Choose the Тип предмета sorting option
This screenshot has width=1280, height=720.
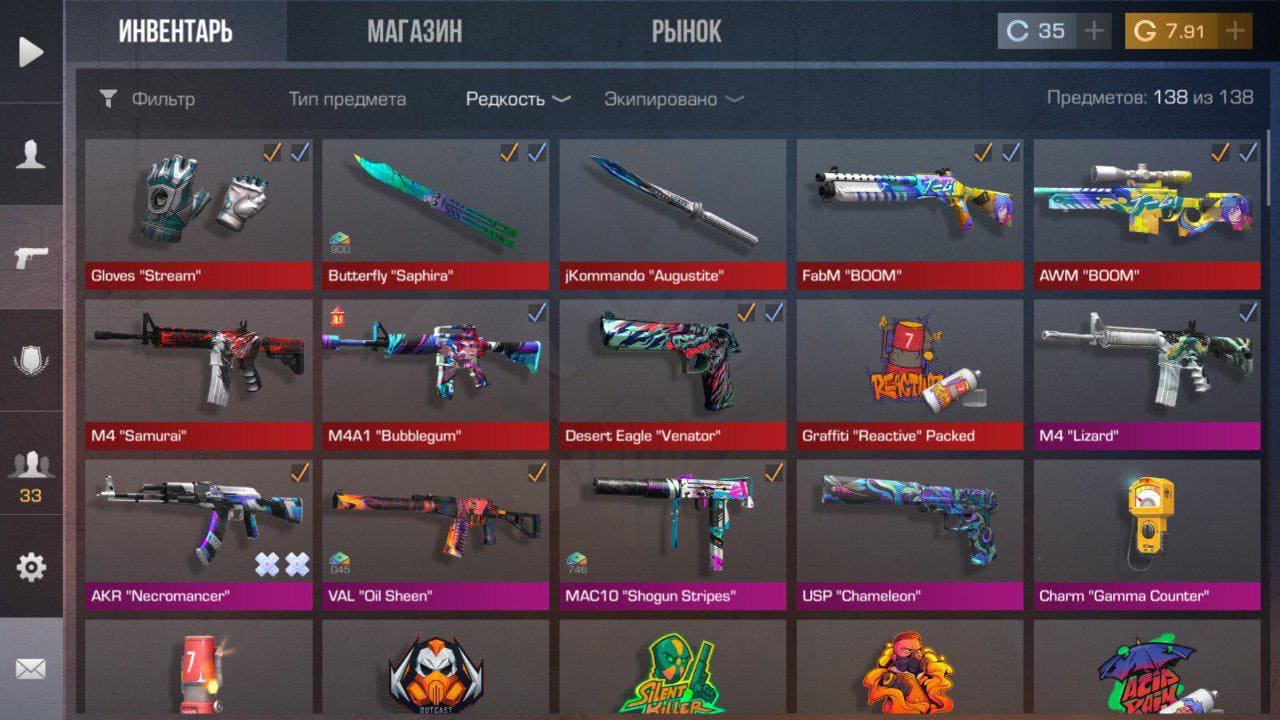pos(347,99)
